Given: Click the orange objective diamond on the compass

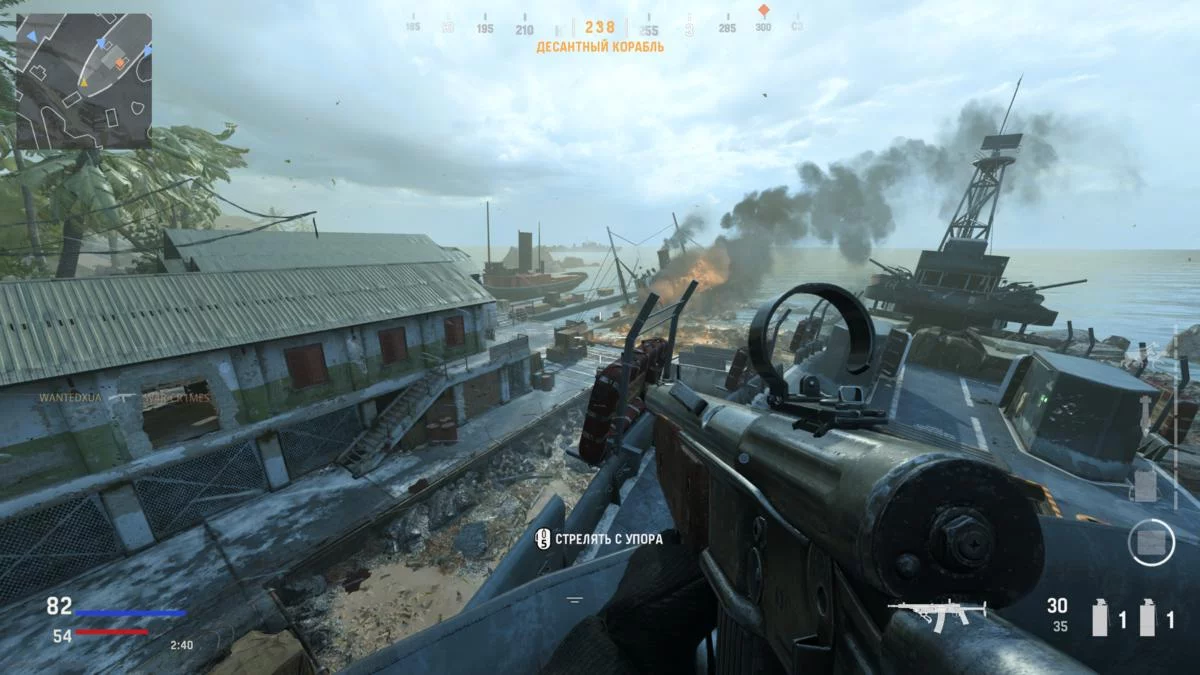Looking at the screenshot, I should click(x=763, y=11).
